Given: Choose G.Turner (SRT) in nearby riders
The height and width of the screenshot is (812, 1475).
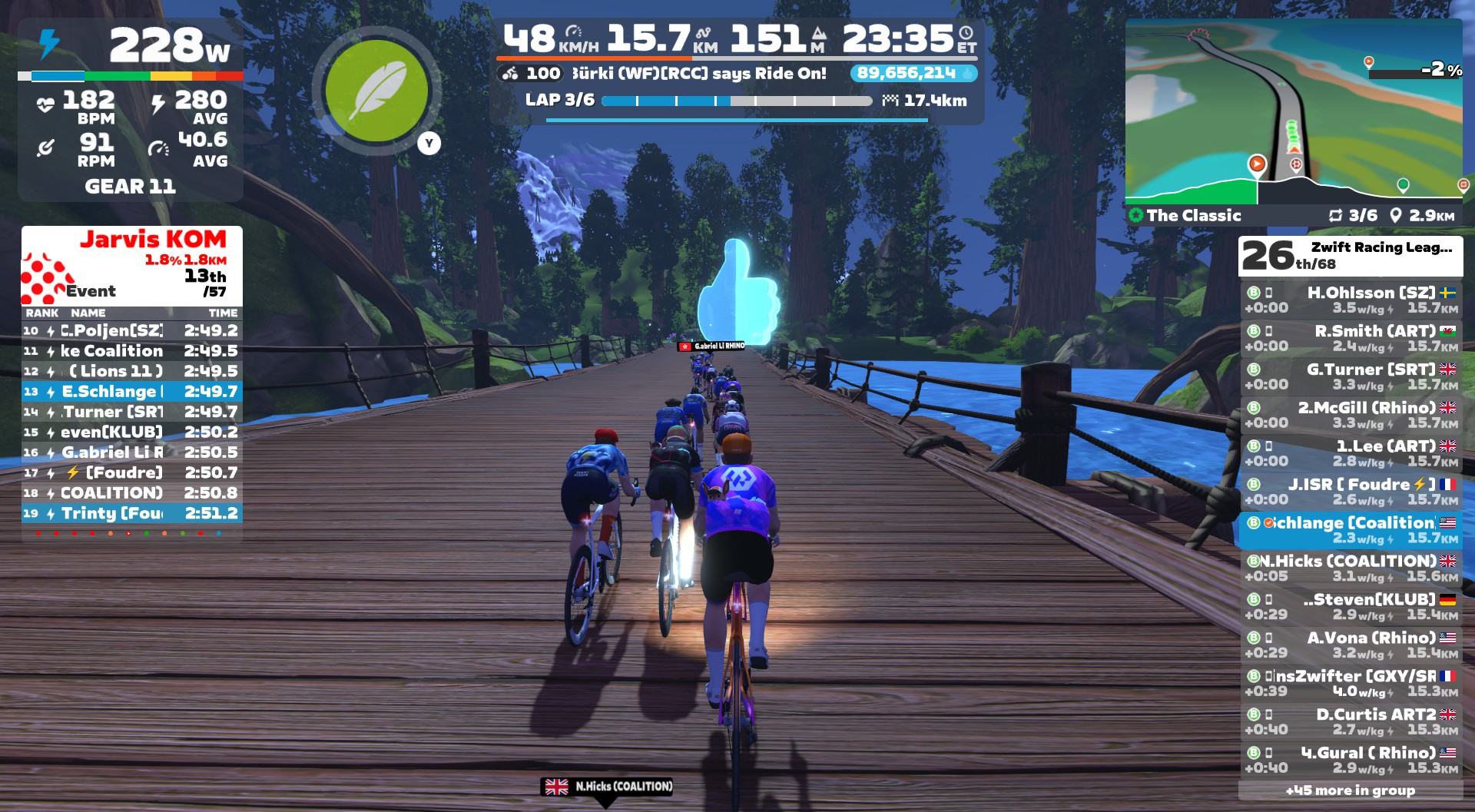Looking at the screenshot, I should (x=1351, y=376).
